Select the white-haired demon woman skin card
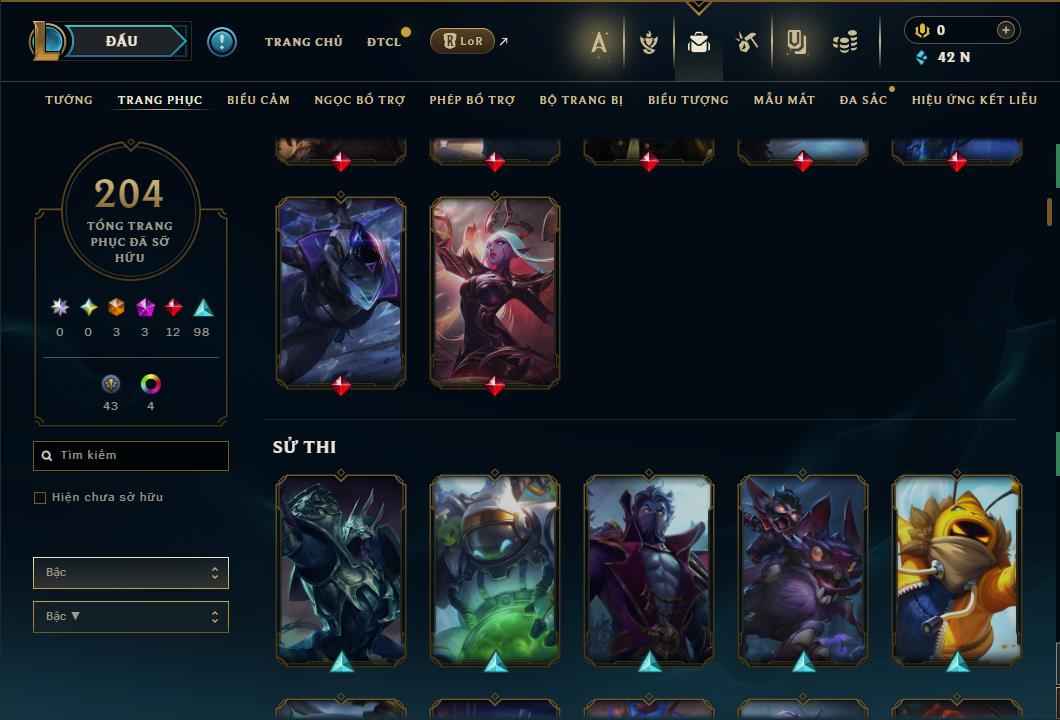The image size is (1060, 720). coord(495,290)
